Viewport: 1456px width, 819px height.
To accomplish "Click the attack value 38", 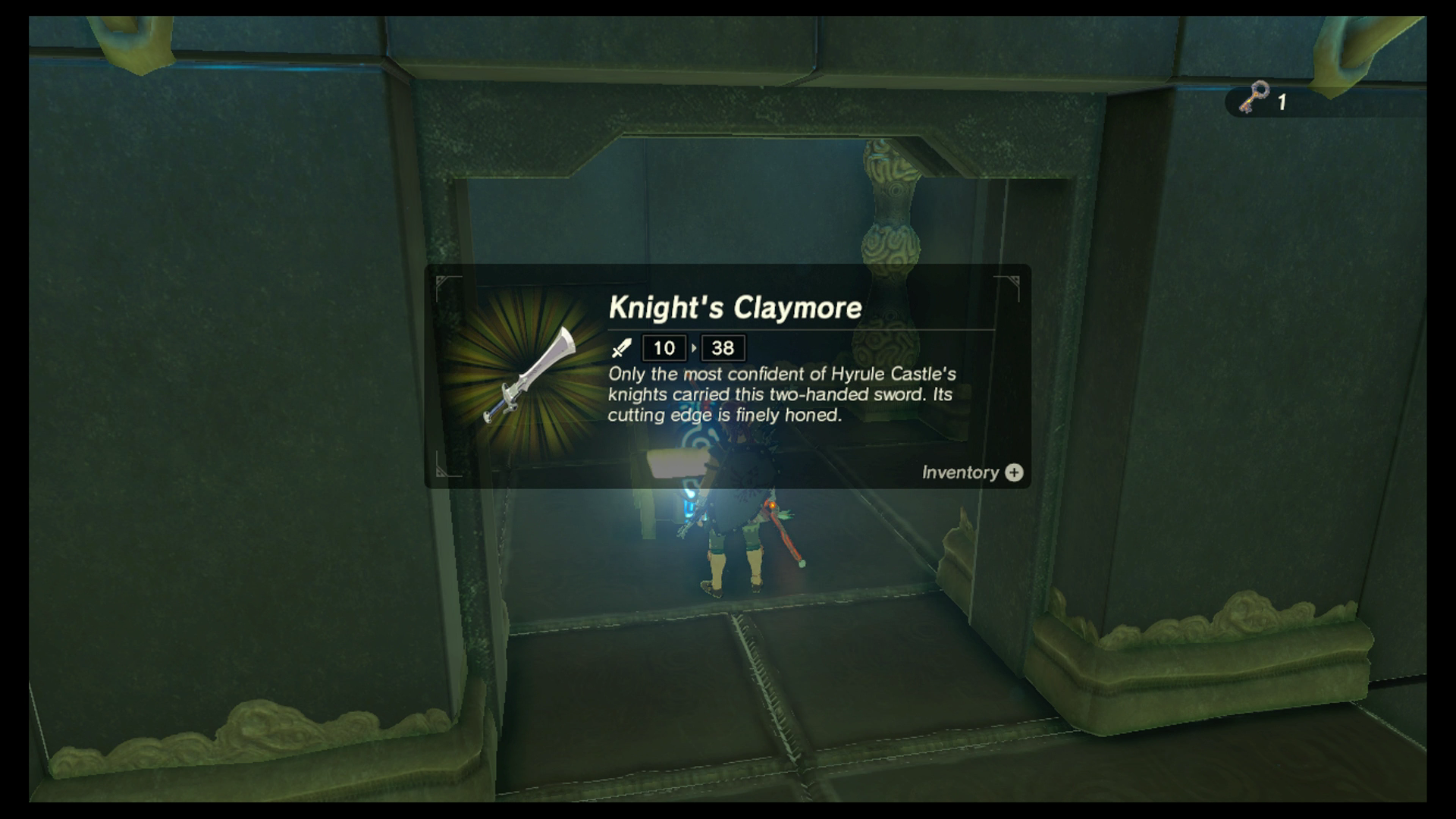I will (x=723, y=348).
